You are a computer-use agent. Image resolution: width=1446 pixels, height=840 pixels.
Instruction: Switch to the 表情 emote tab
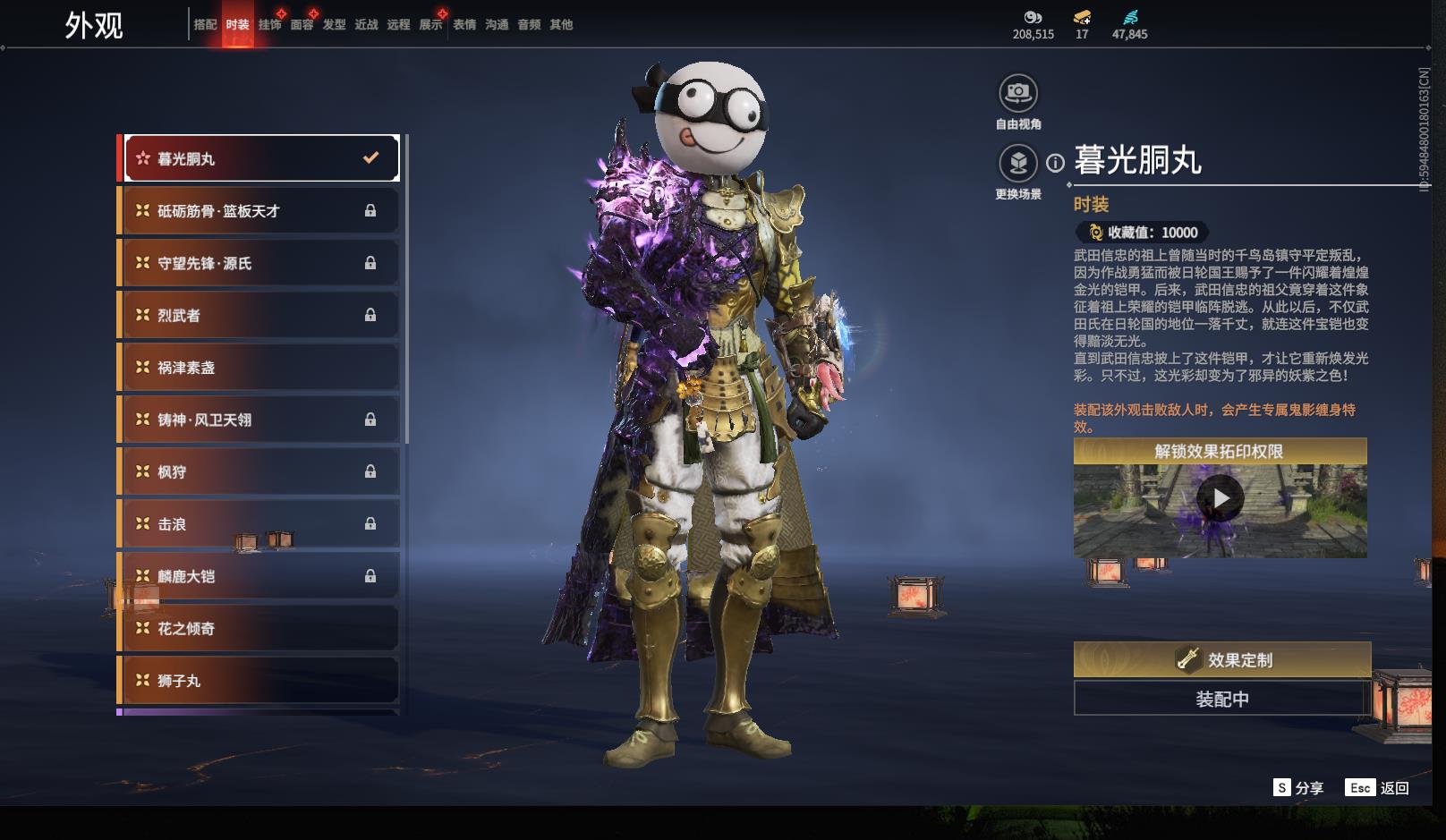pos(464,25)
